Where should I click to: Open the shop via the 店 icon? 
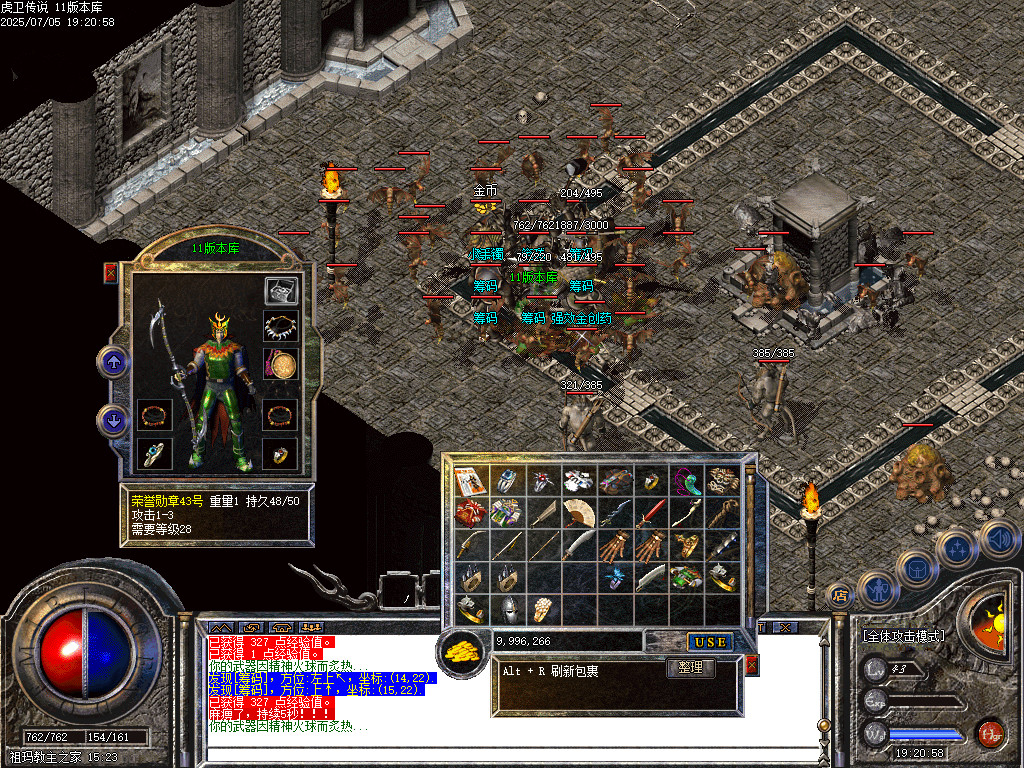click(838, 595)
